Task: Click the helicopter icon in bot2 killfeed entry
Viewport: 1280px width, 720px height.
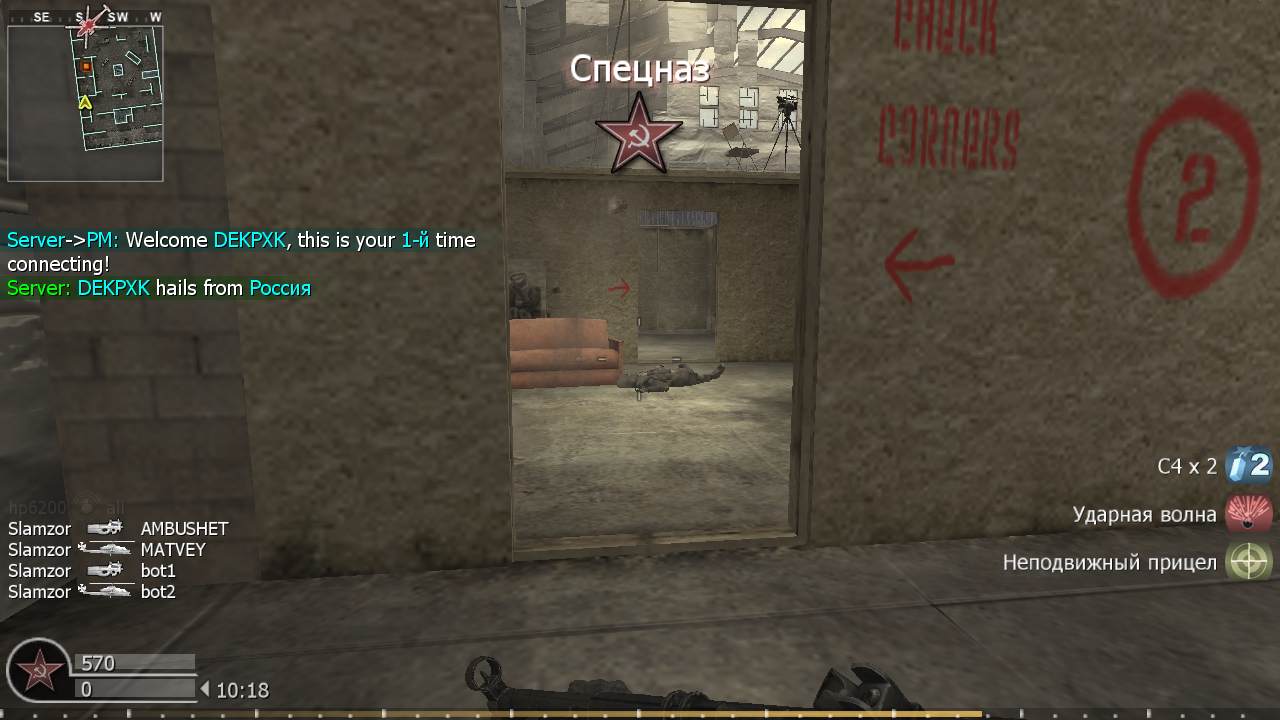Action: (105, 591)
